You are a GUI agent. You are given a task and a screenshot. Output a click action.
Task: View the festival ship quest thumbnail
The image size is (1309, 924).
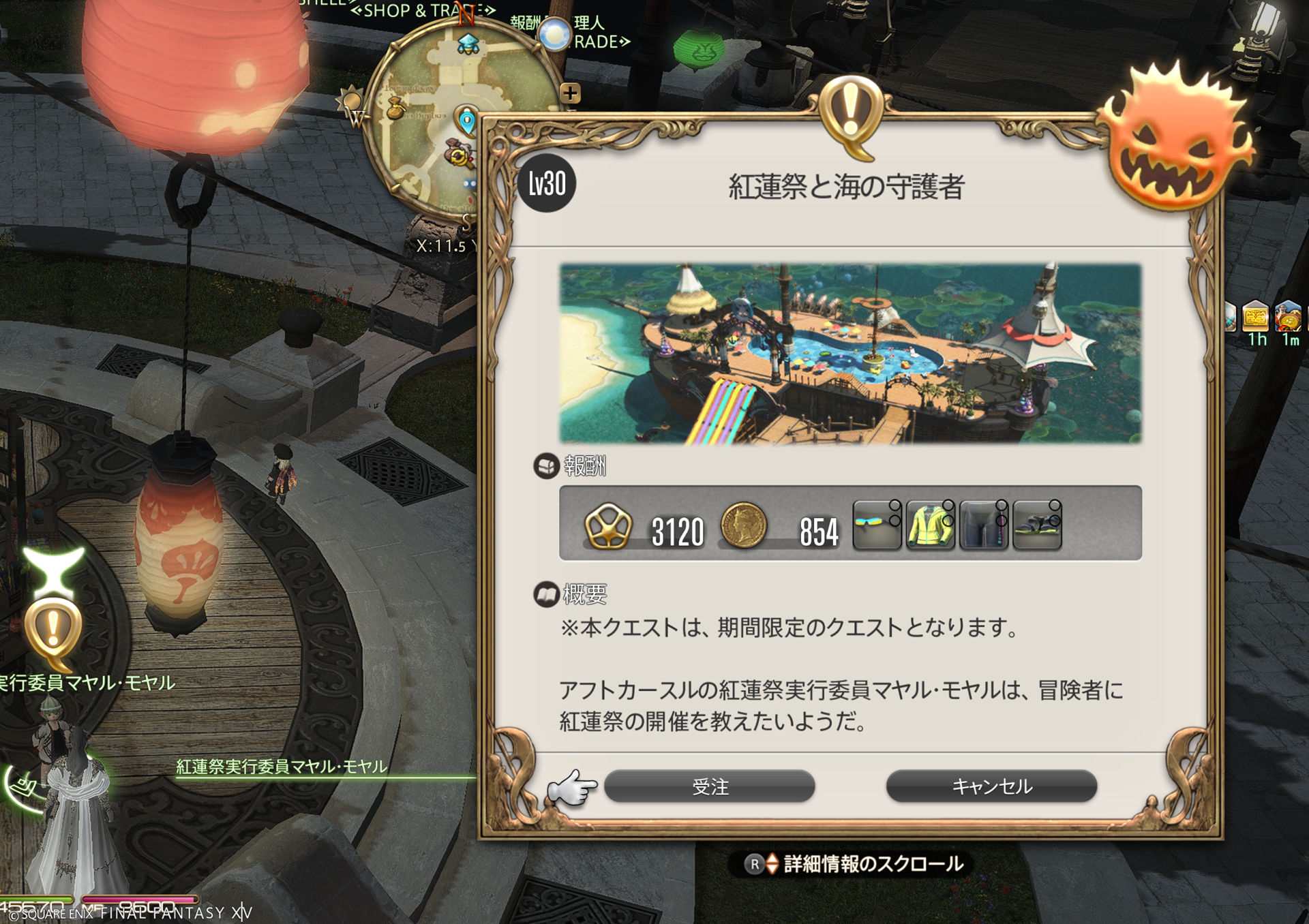click(x=850, y=353)
